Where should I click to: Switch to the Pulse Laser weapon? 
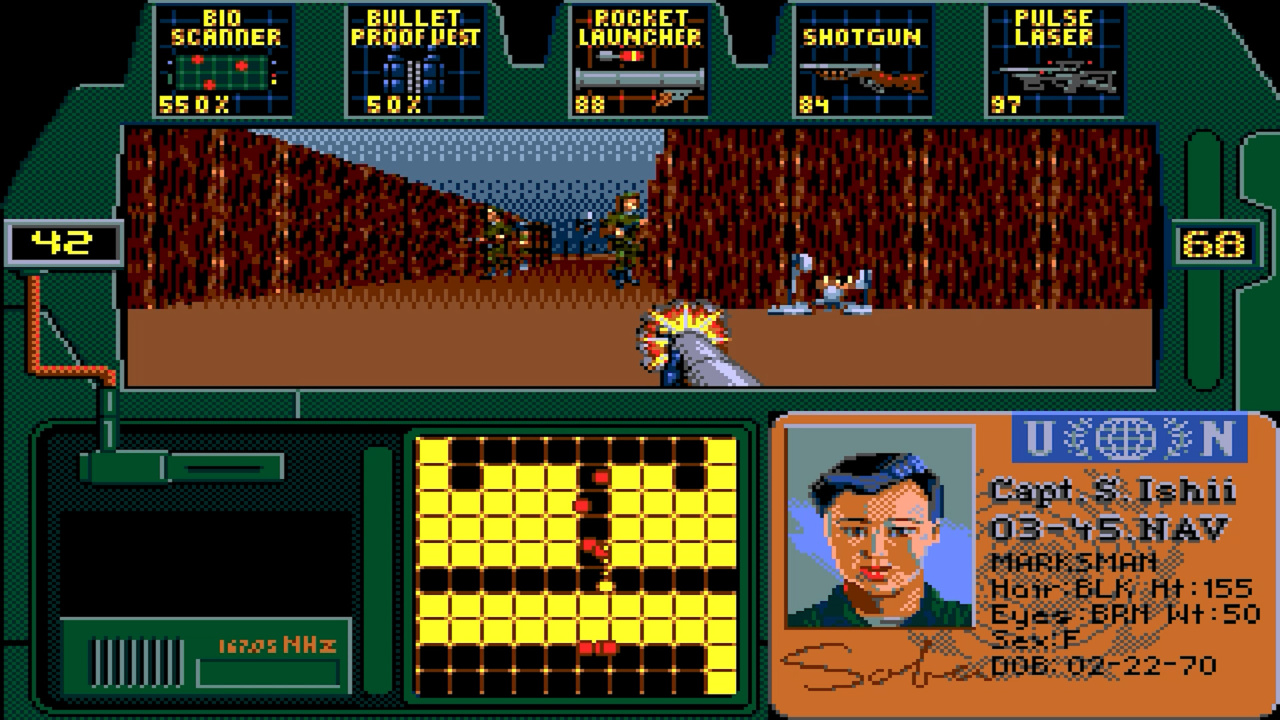[x=1056, y=62]
